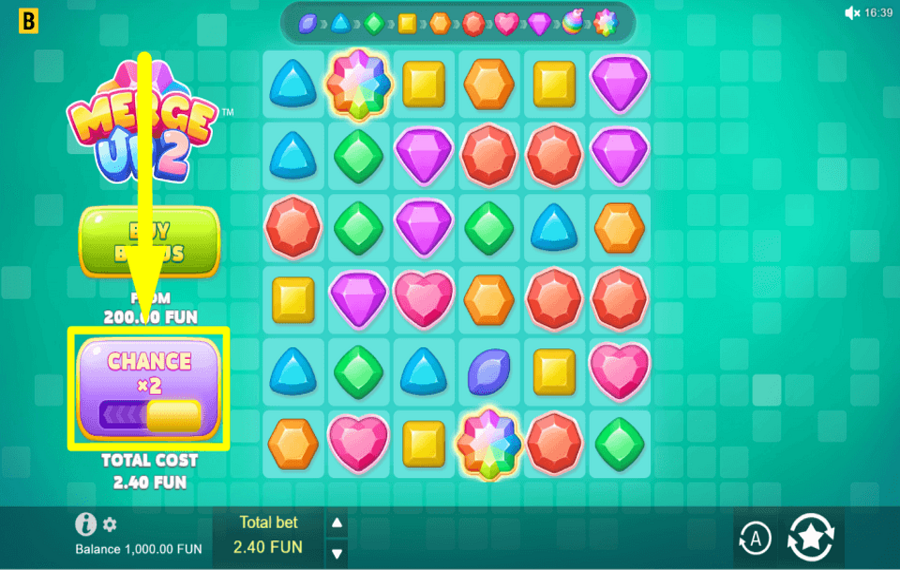Activate the autoplay button
This screenshot has height=570, width=900.
755,539
